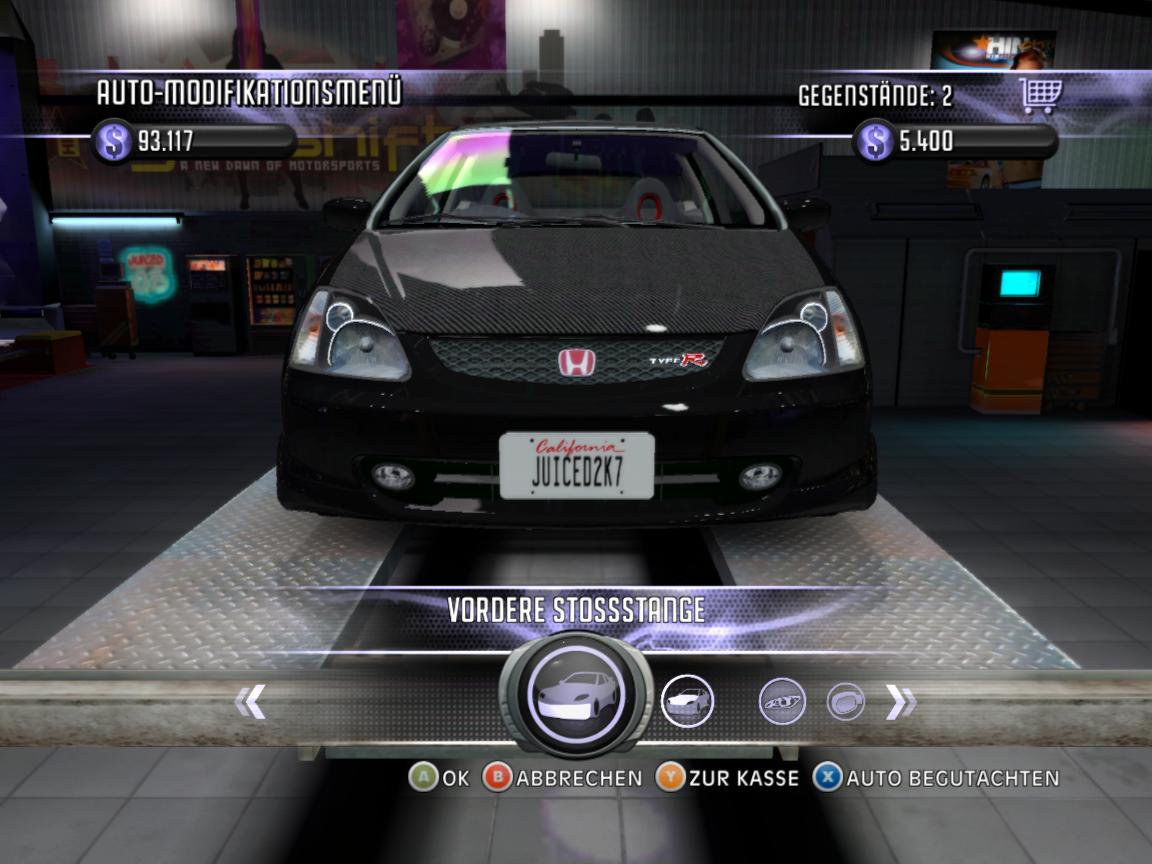Choose the side skirt car icon
The height and width of the screenshot is (864, 1152).
[x=687, y=701]
